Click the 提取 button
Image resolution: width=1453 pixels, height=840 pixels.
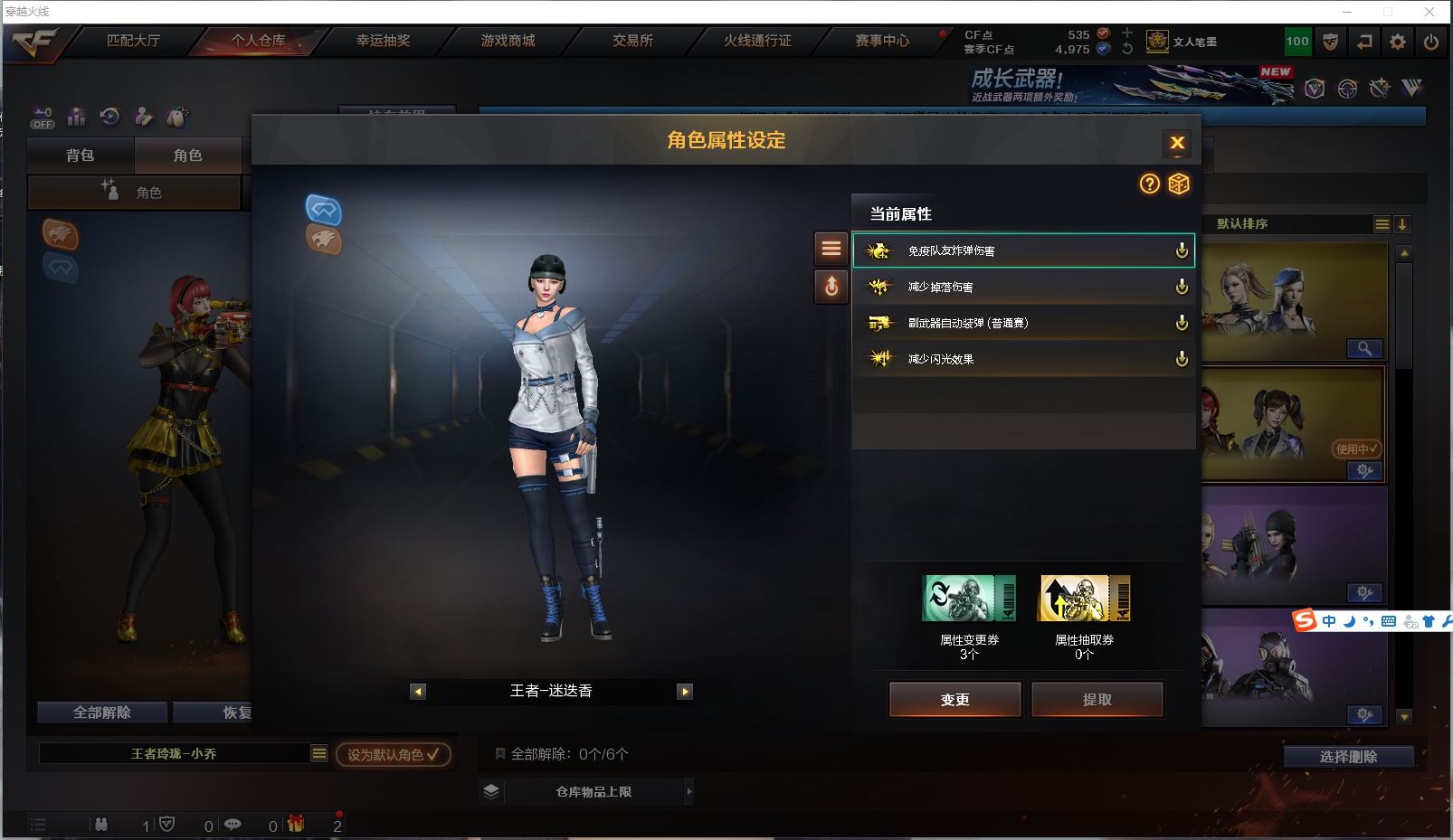[1097, 699]
